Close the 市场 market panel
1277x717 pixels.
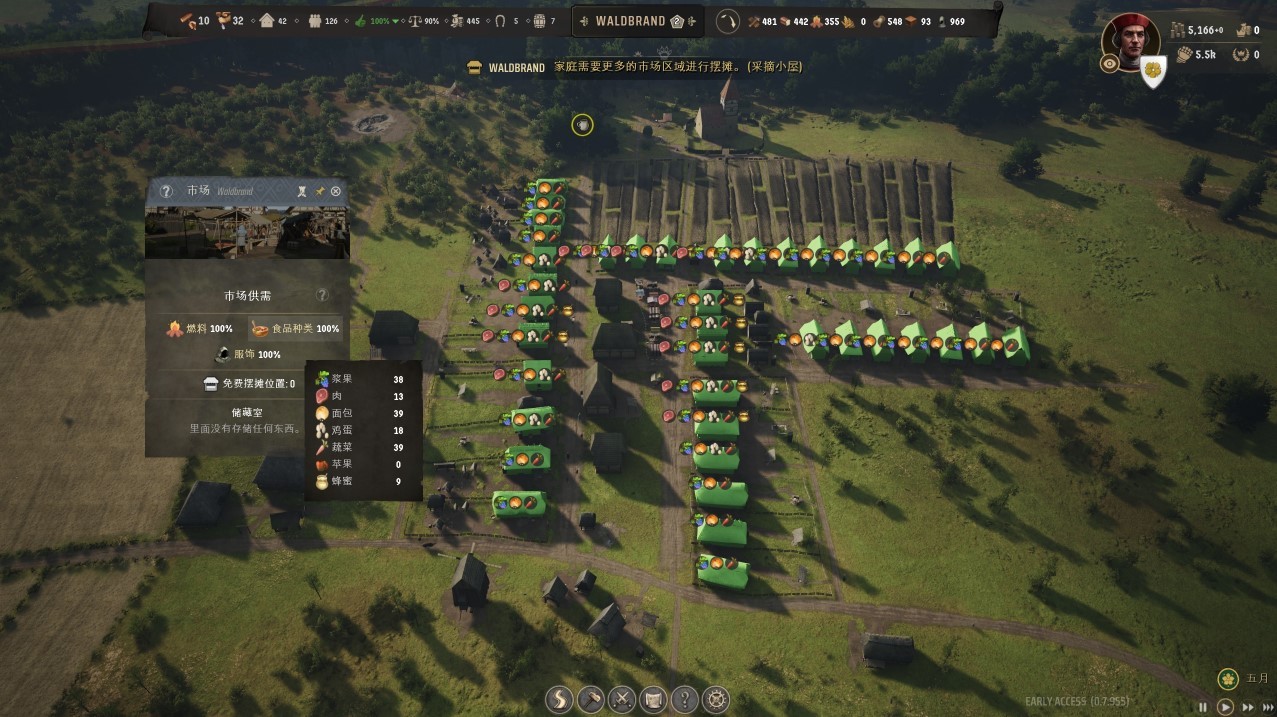[336, 191]
